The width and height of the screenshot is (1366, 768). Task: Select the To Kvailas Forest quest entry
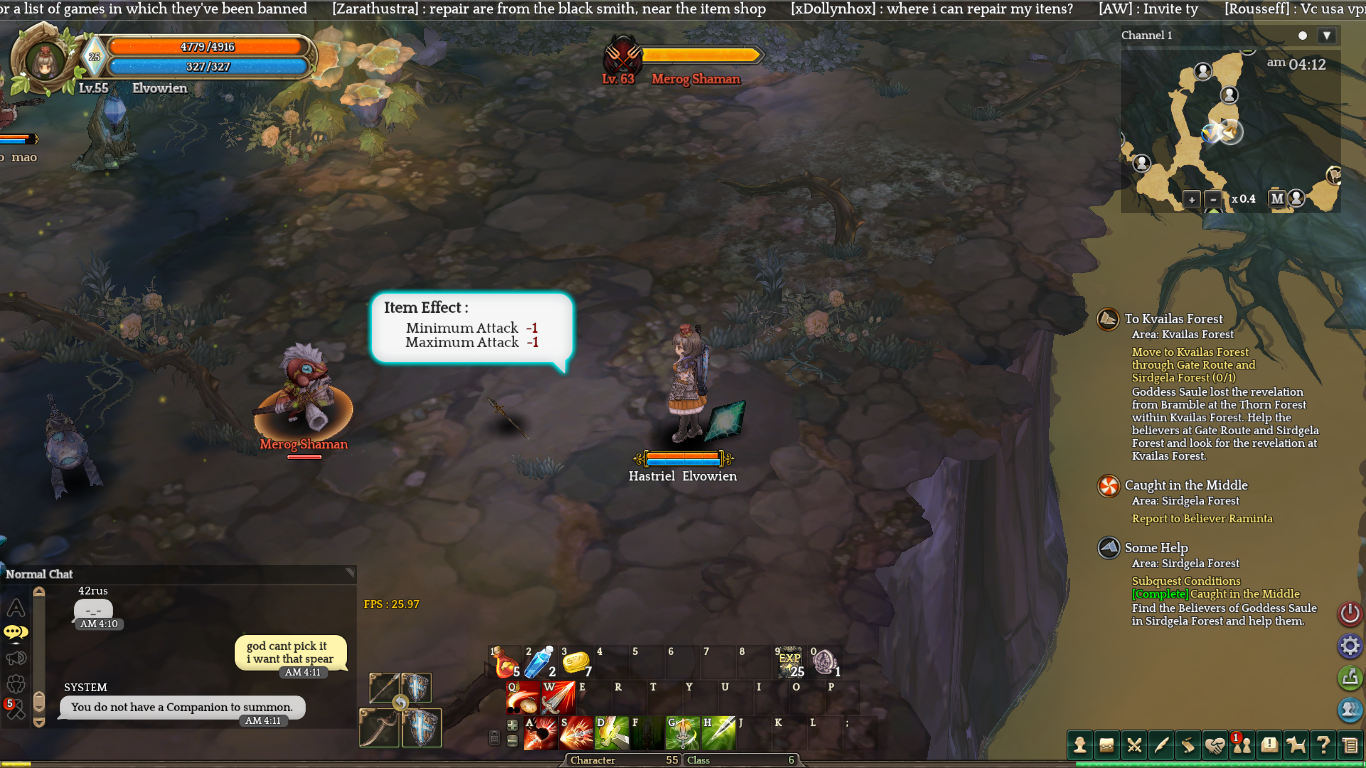(x=1173, y=319)
